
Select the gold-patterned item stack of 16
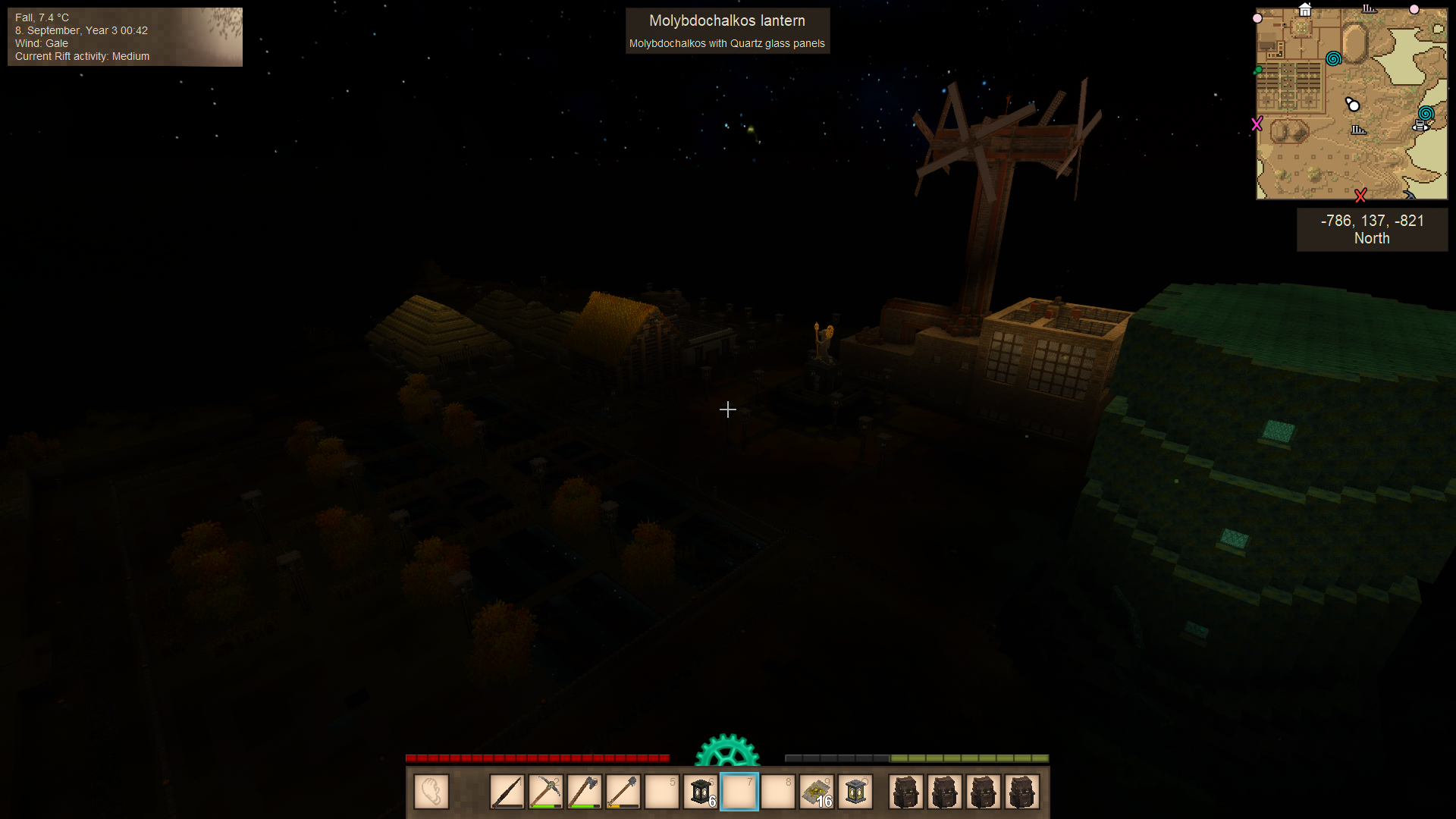tap(817, 792)
